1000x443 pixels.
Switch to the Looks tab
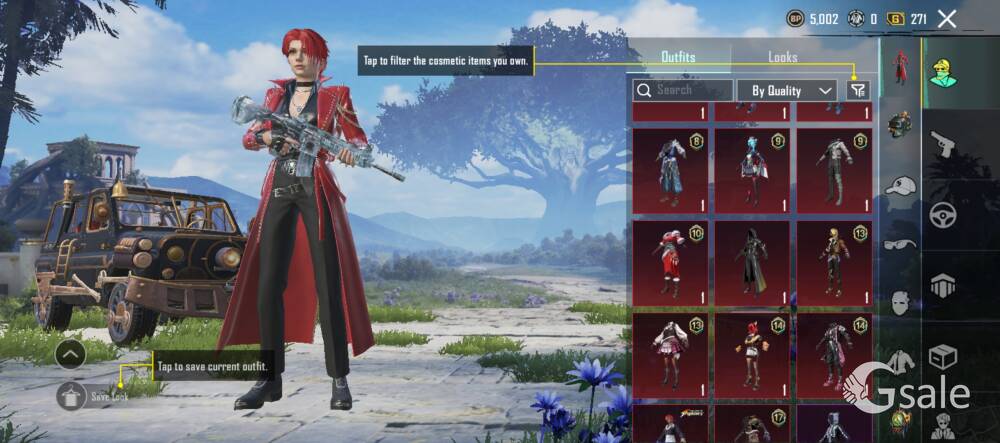pyautogui.click(x=782, y=57)
